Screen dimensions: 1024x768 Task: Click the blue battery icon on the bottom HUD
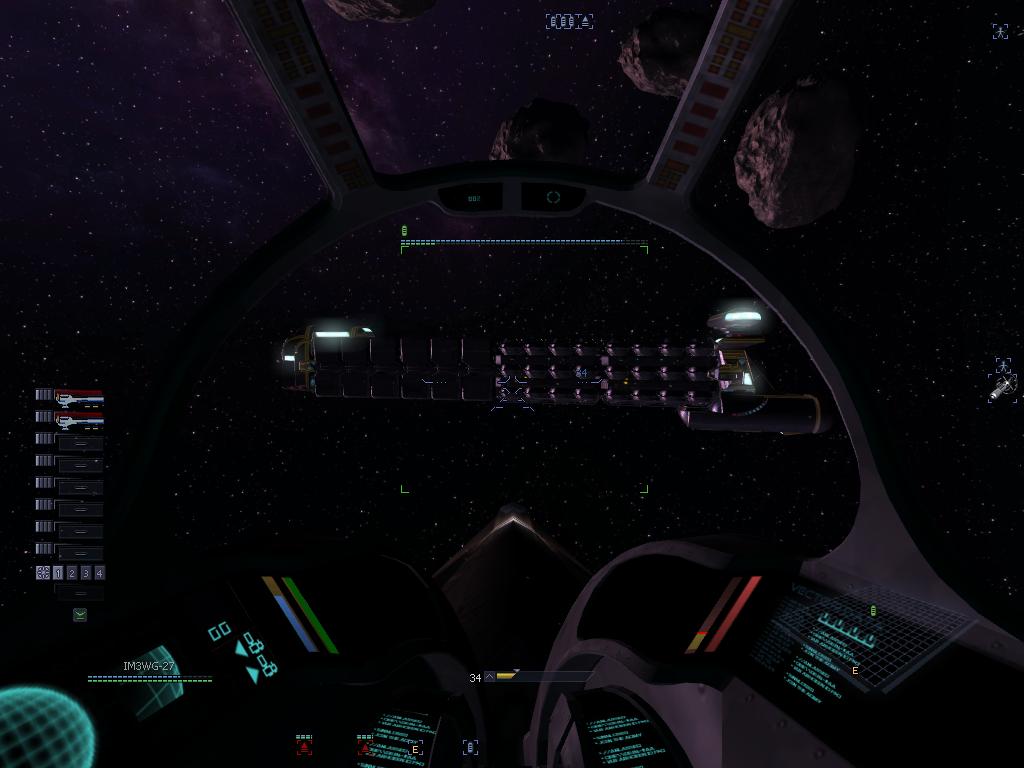tap(470, 747)
